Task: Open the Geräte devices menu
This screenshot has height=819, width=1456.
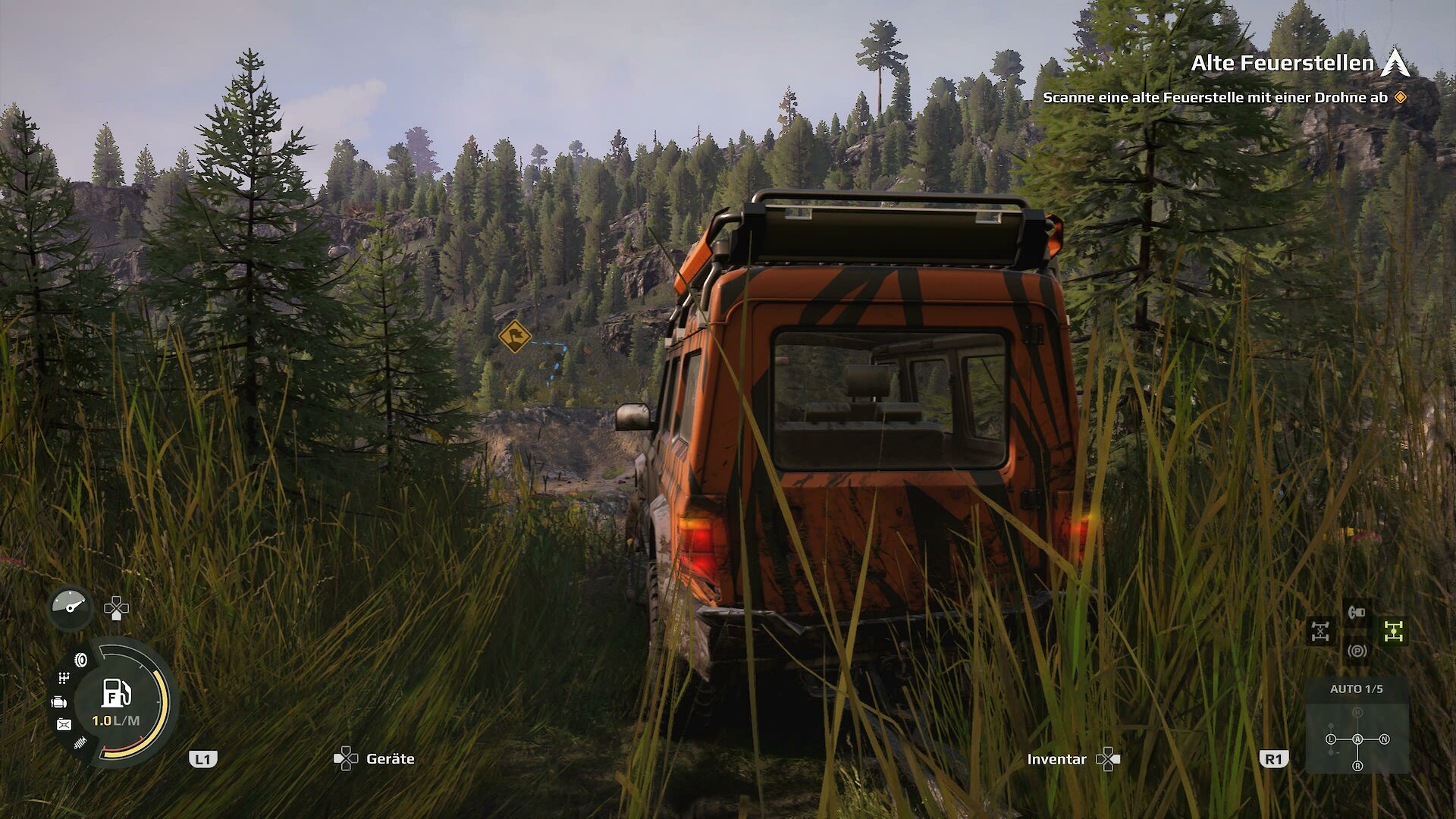Action: coord(390,759)
